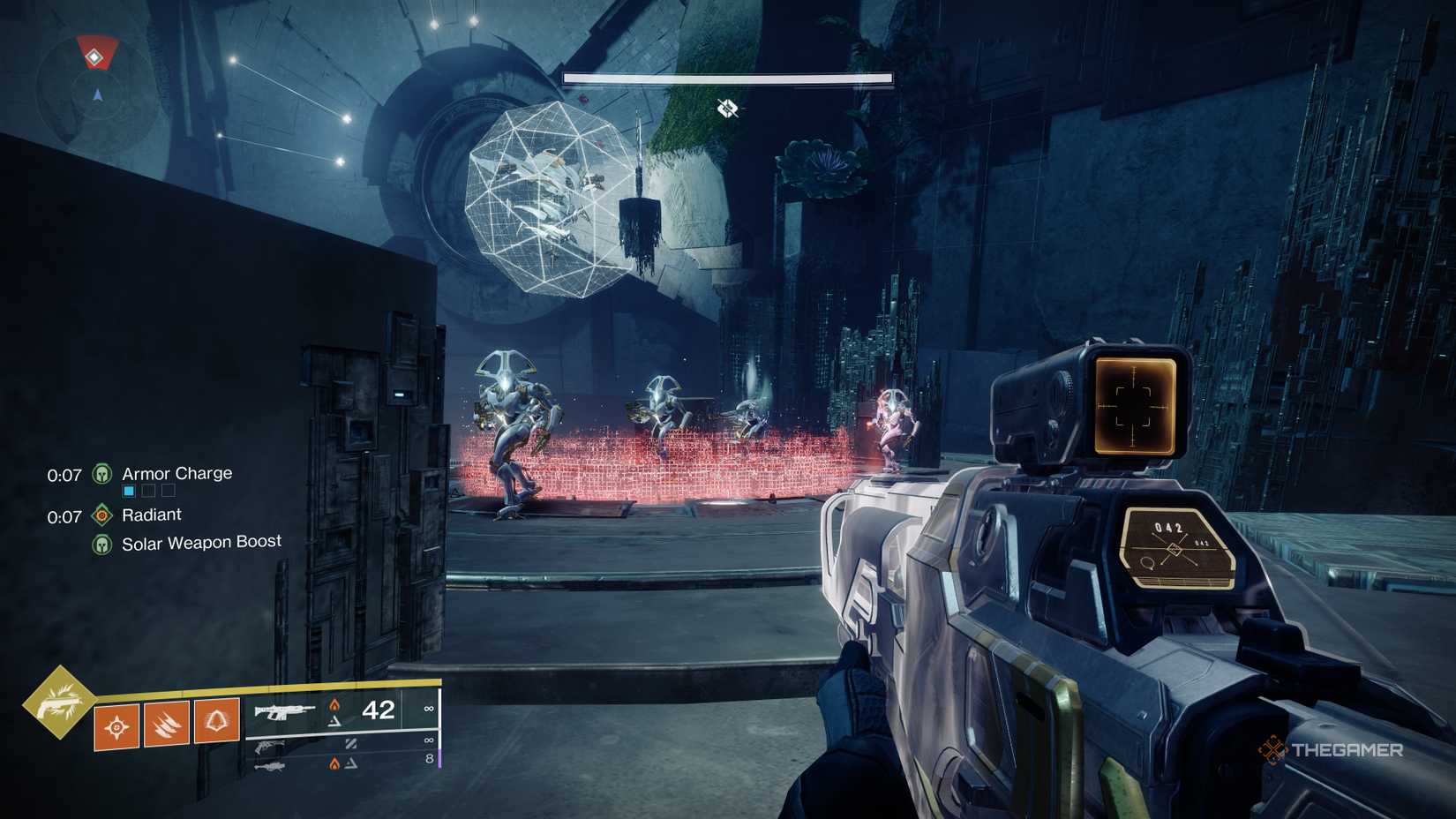The image size is (1456, 819).
Task: Click the TheGamer watermark logo
Action: pos(1331,750)
